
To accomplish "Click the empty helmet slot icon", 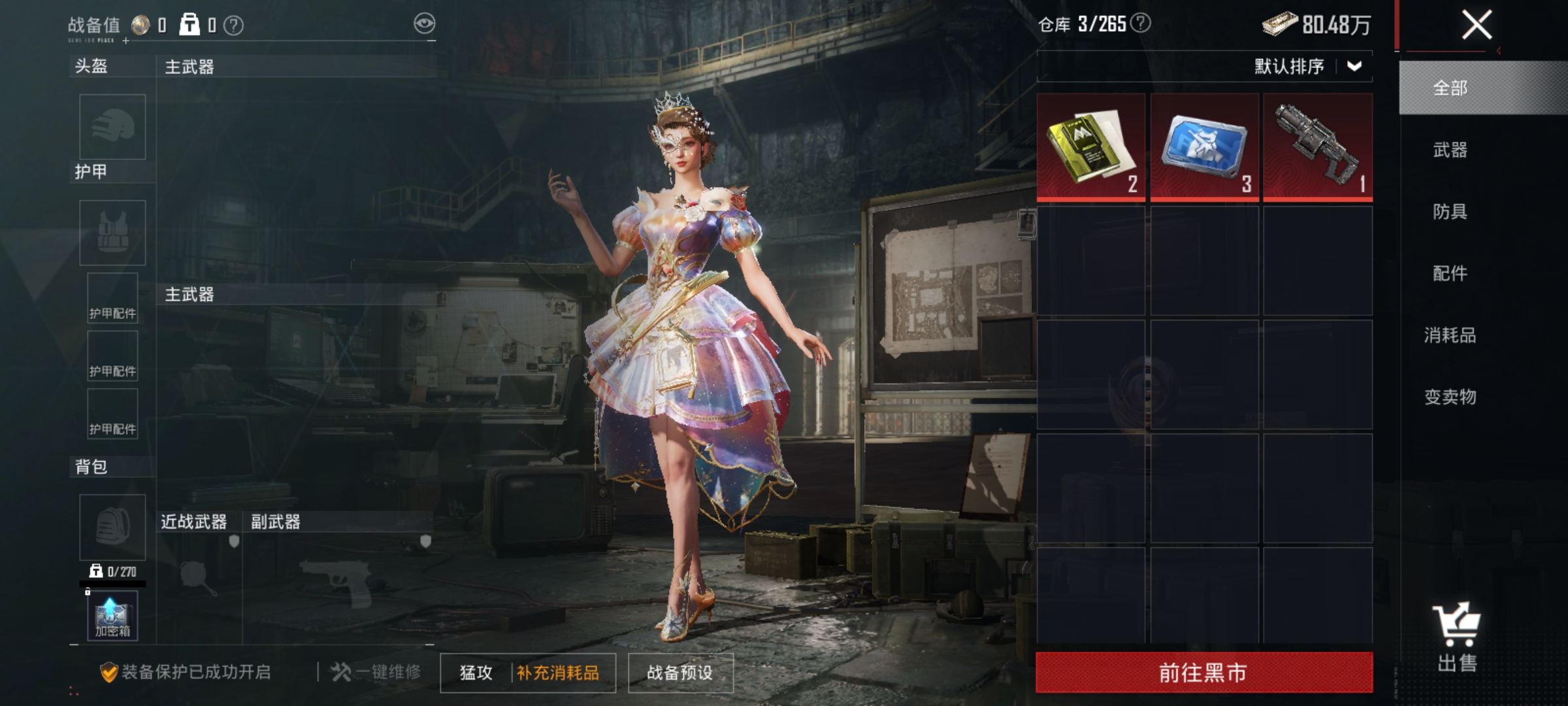I will click(112, 128).
